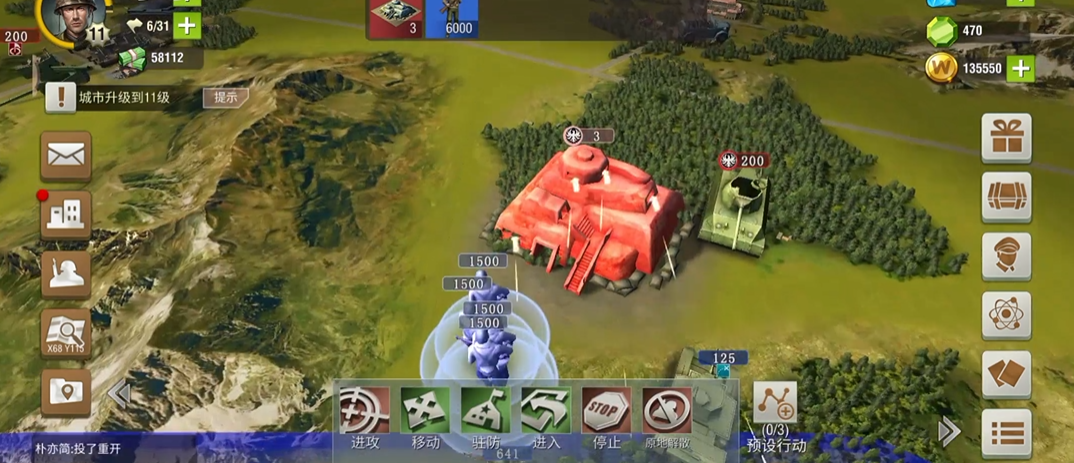Open the city buildings icon
The width and height of the screenshot is (1074, 463).
click(66, 215)
